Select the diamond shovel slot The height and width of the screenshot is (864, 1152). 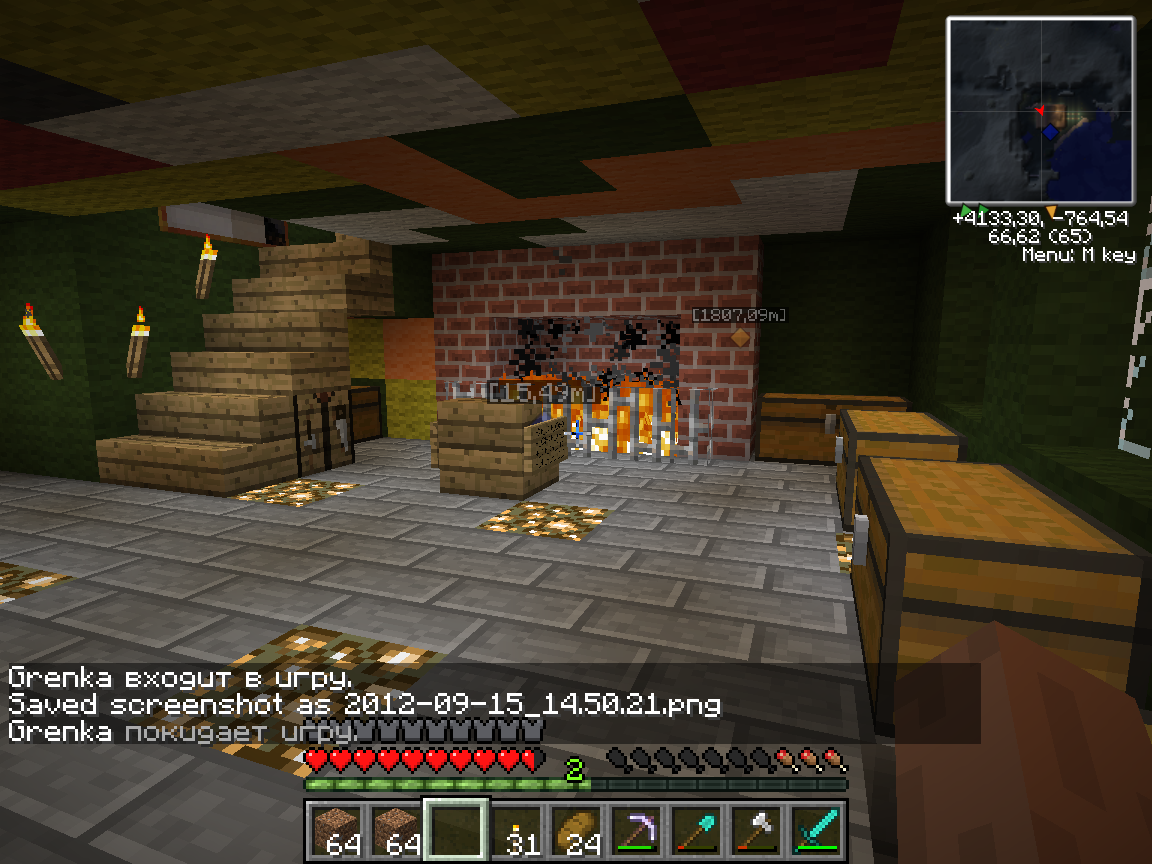click(x=696, y=830)
